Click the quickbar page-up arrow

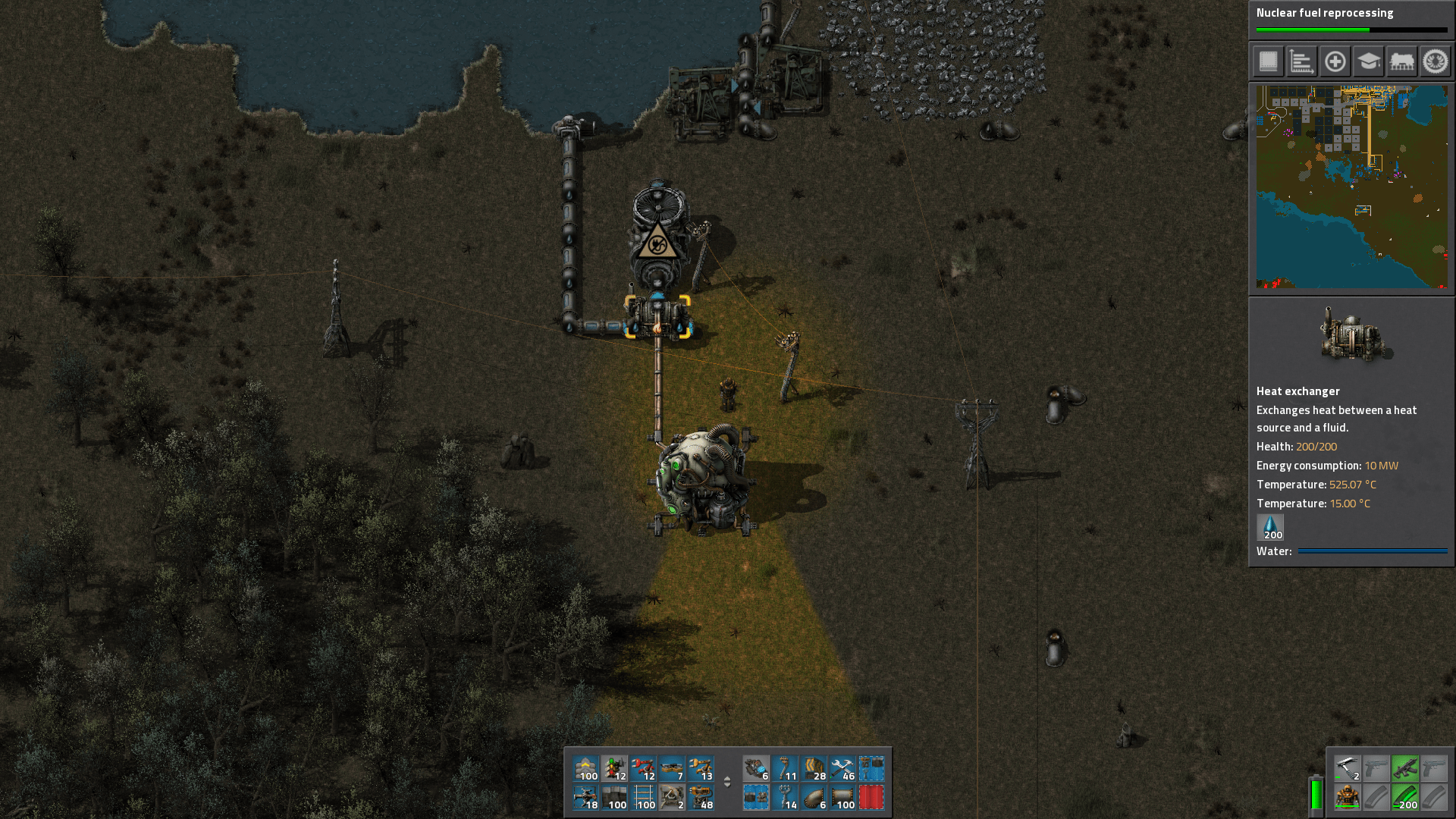727,780
